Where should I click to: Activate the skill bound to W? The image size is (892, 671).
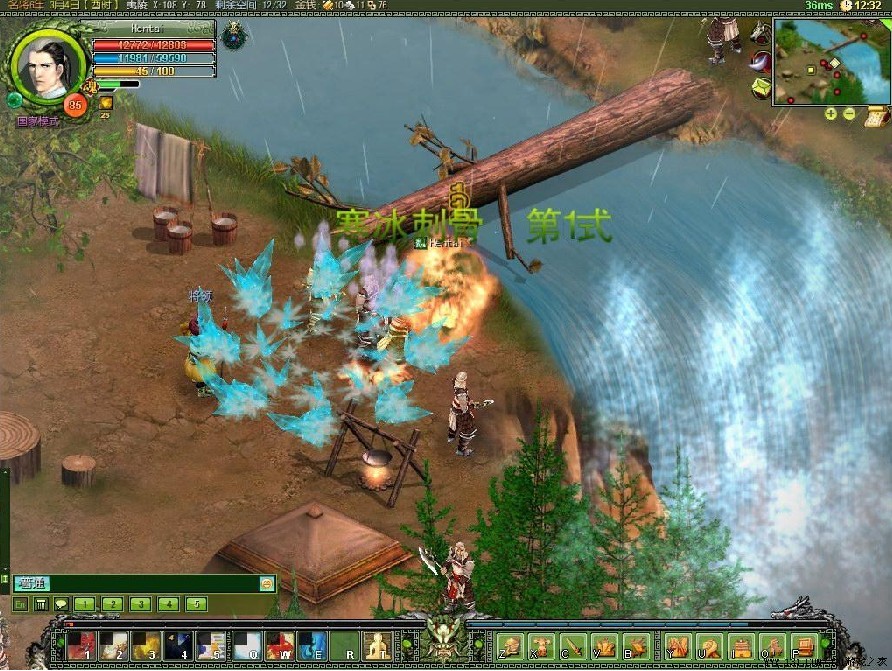(278, 645)
